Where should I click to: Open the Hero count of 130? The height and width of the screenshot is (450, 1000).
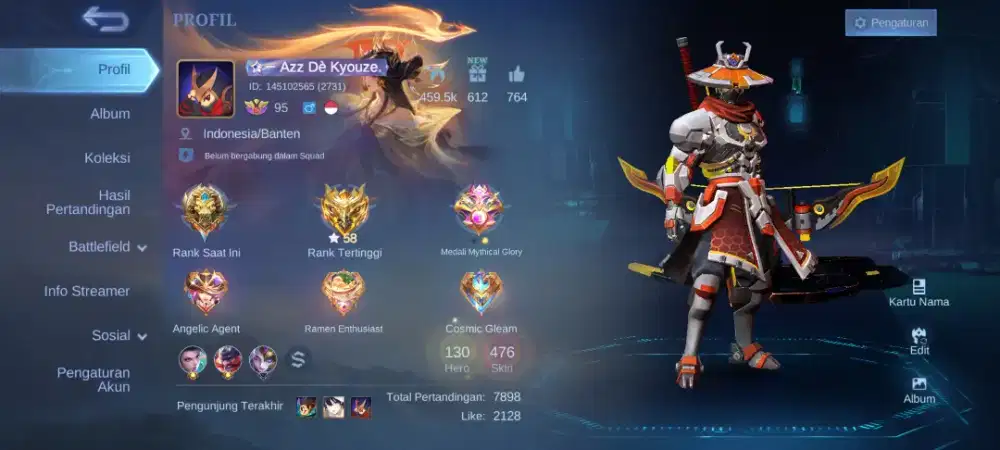tap(457, 357)
